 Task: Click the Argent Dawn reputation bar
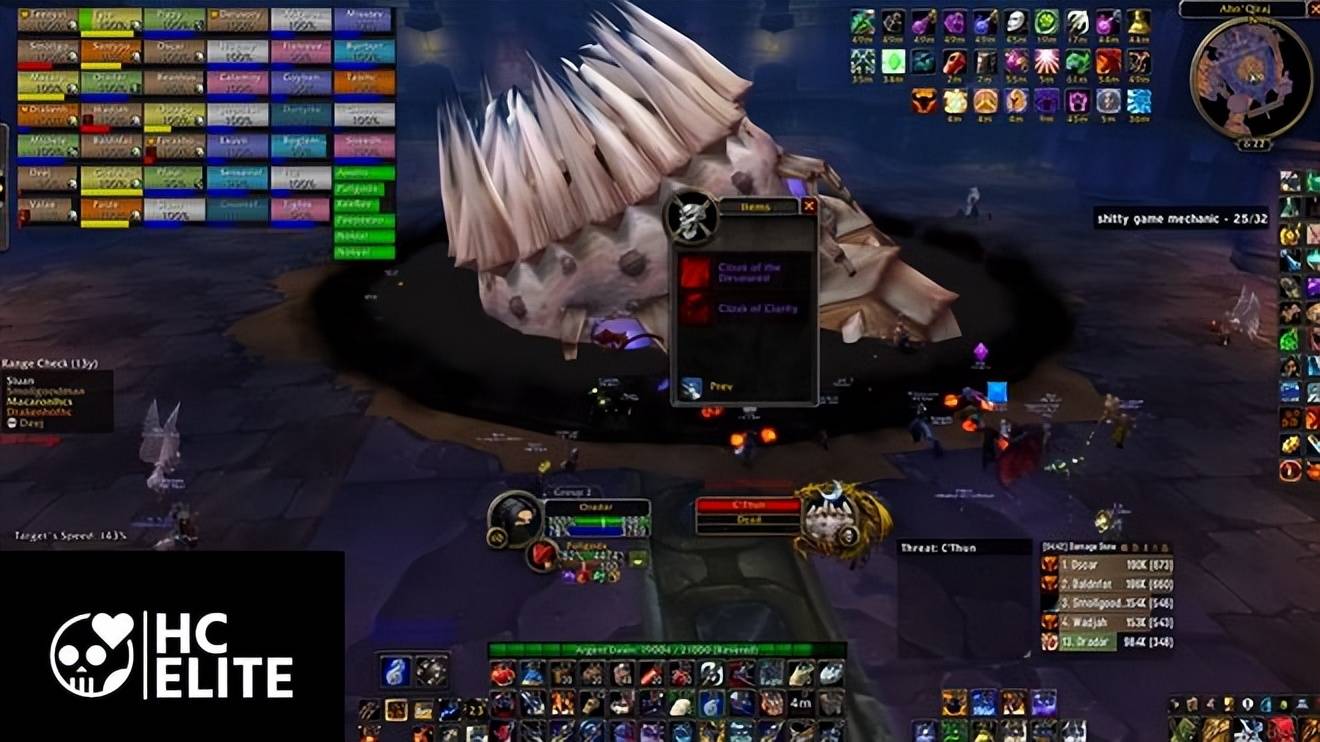click(667, 651)
